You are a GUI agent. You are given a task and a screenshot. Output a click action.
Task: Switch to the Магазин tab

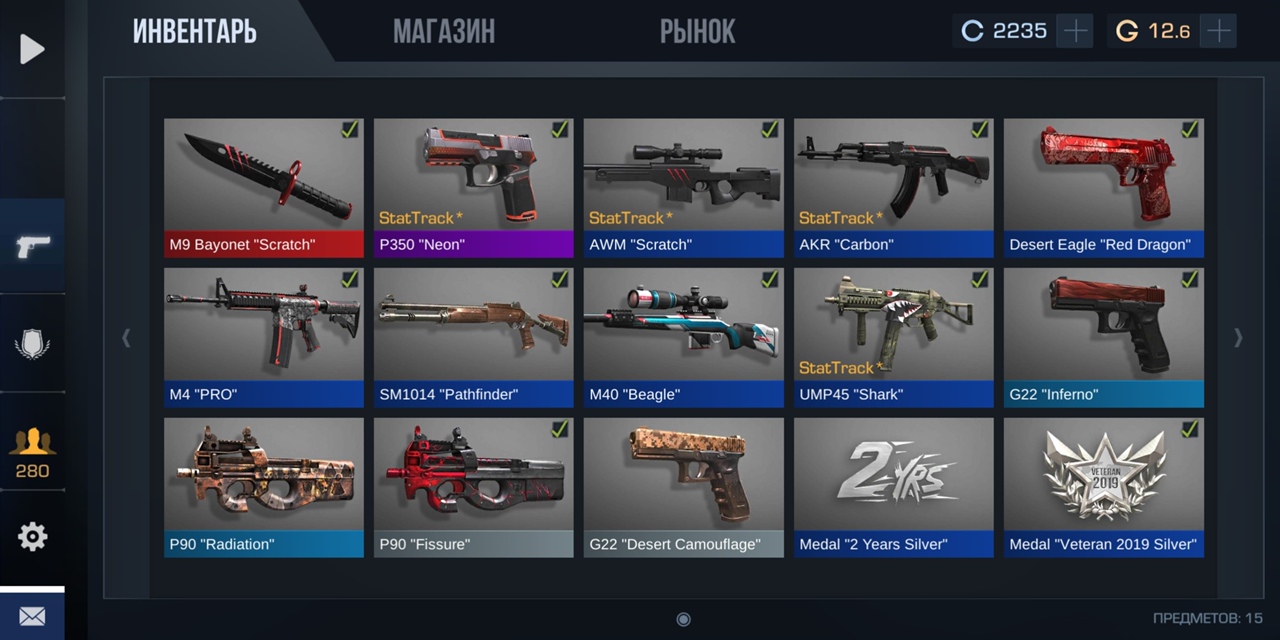click(x=443, y=32)
